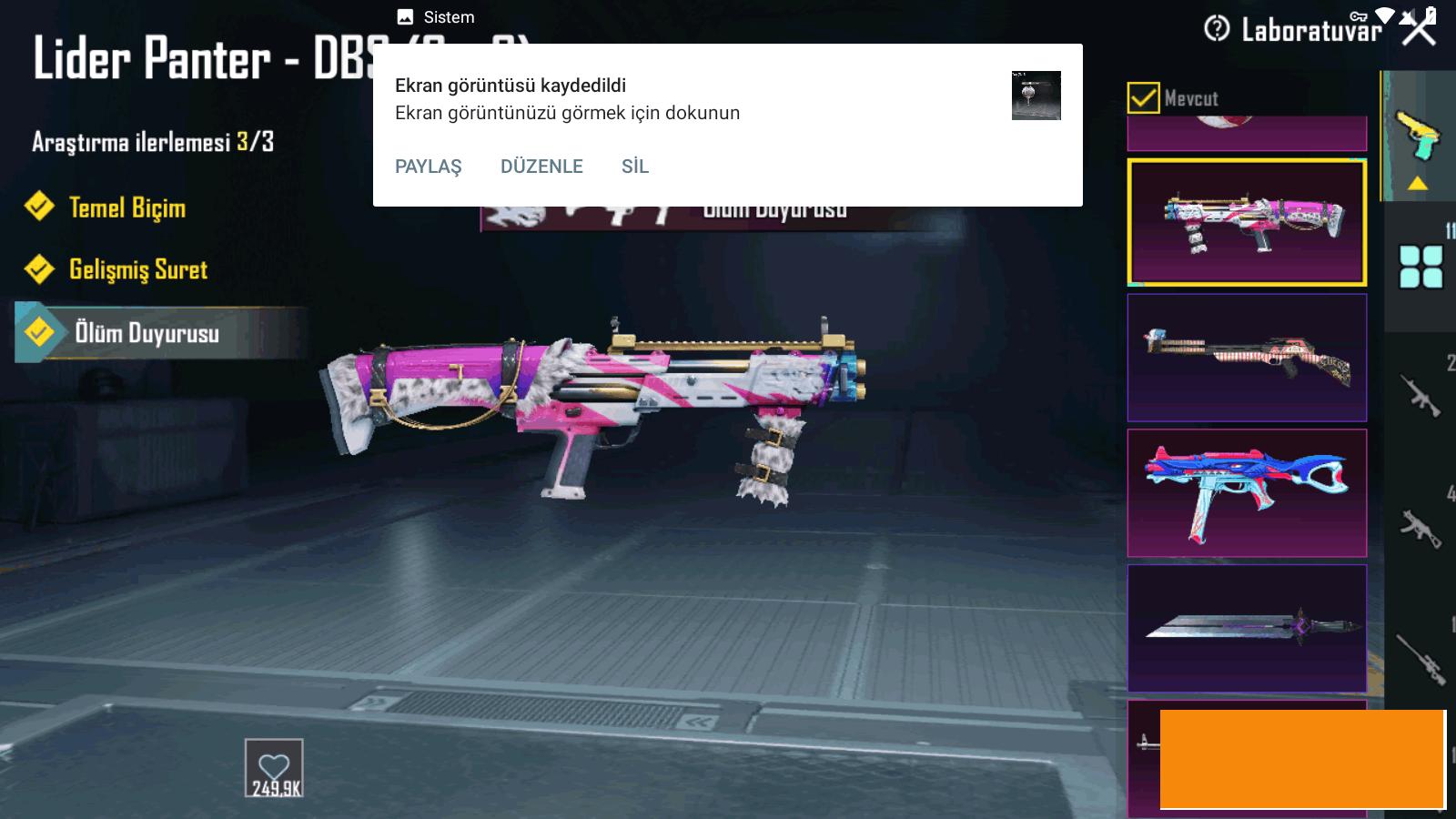Image resolution: width=1456 pixels, height=819 pixels.
Task: Select the Temel Biçim research stage
Action: (x=126, y=207)
